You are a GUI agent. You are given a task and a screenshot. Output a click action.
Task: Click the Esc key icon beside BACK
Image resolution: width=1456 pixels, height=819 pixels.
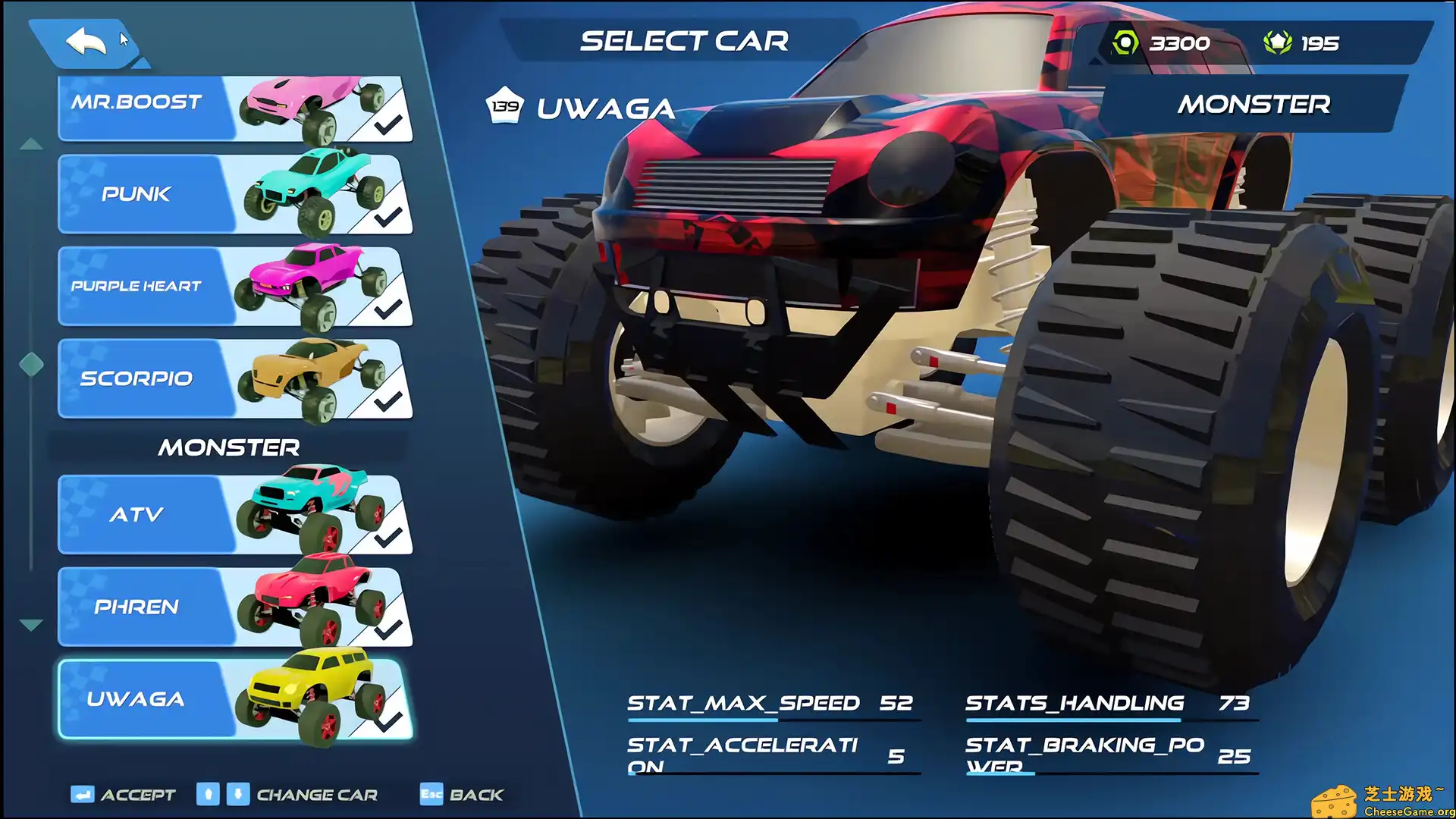[x=429, y=794]
